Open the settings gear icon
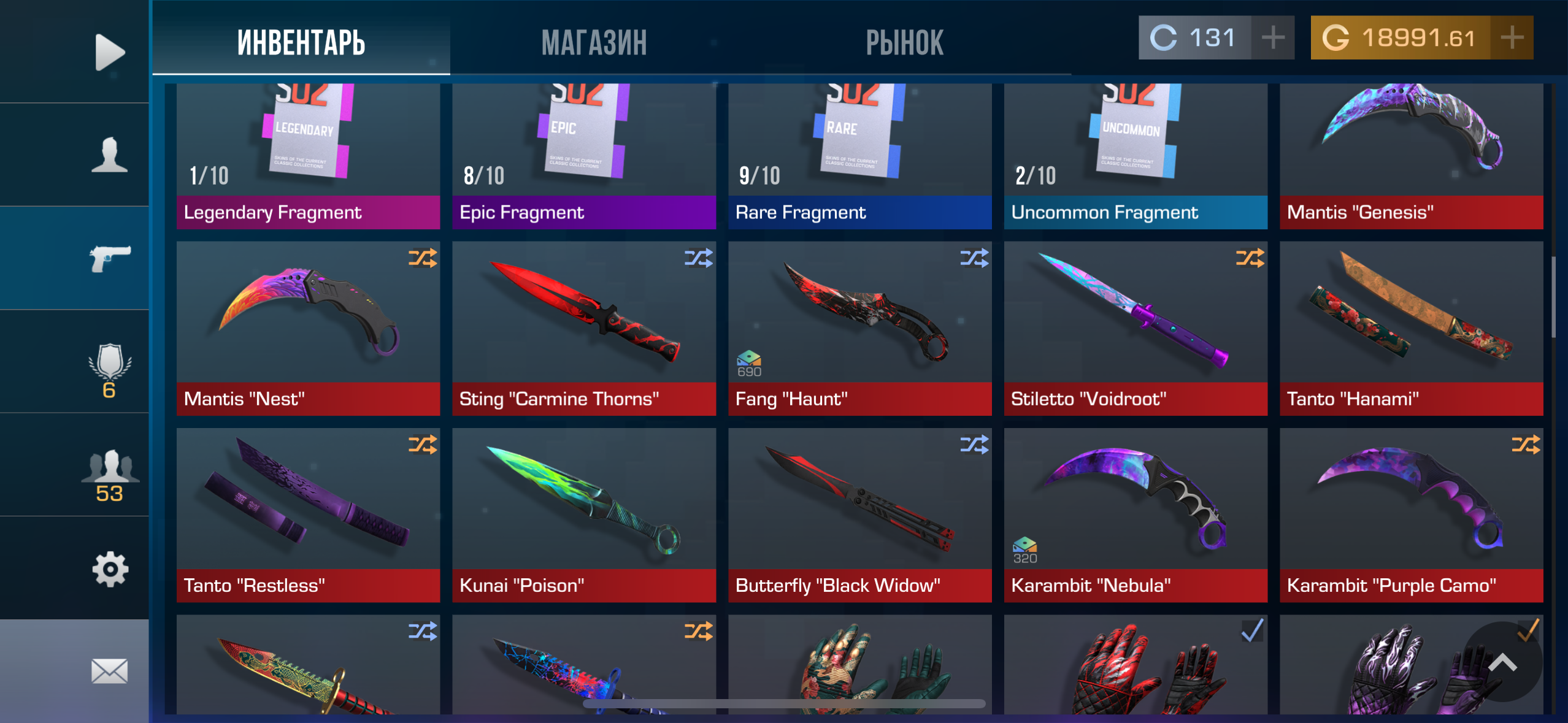 click(x=110, y=569)
